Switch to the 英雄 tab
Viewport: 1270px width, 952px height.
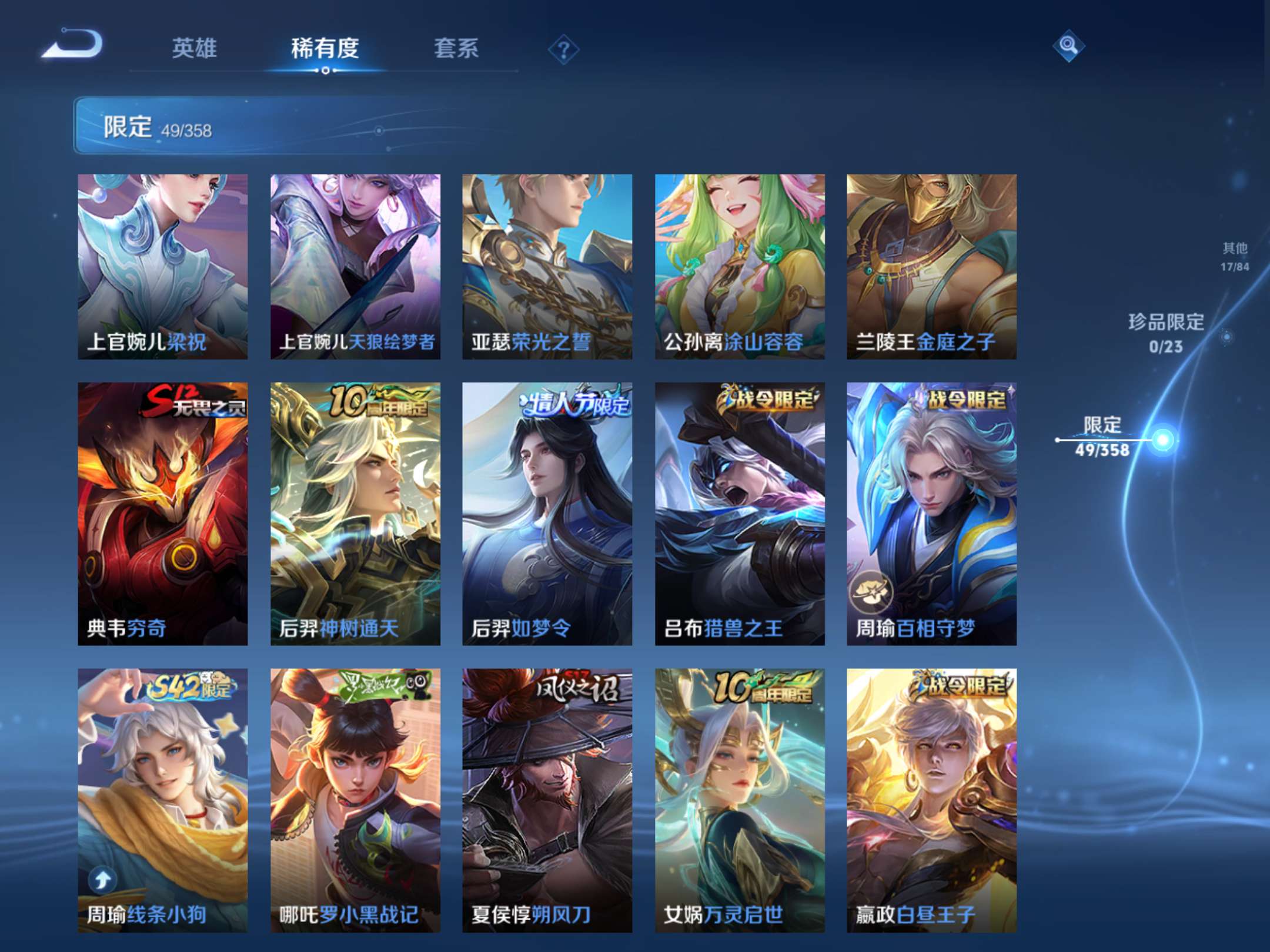click(195, 50)
